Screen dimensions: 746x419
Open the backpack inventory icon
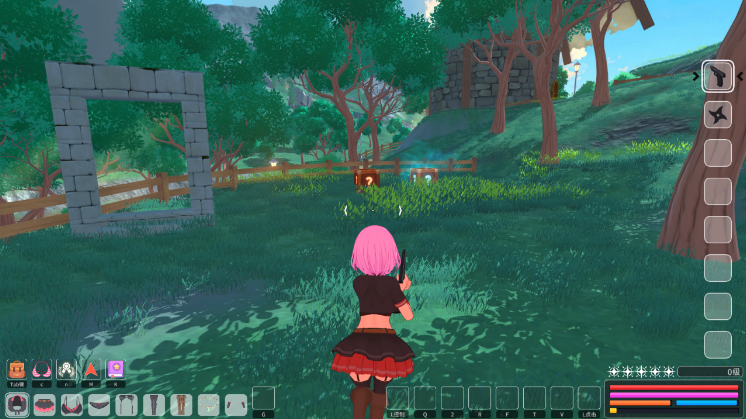[x=16, y=369]
